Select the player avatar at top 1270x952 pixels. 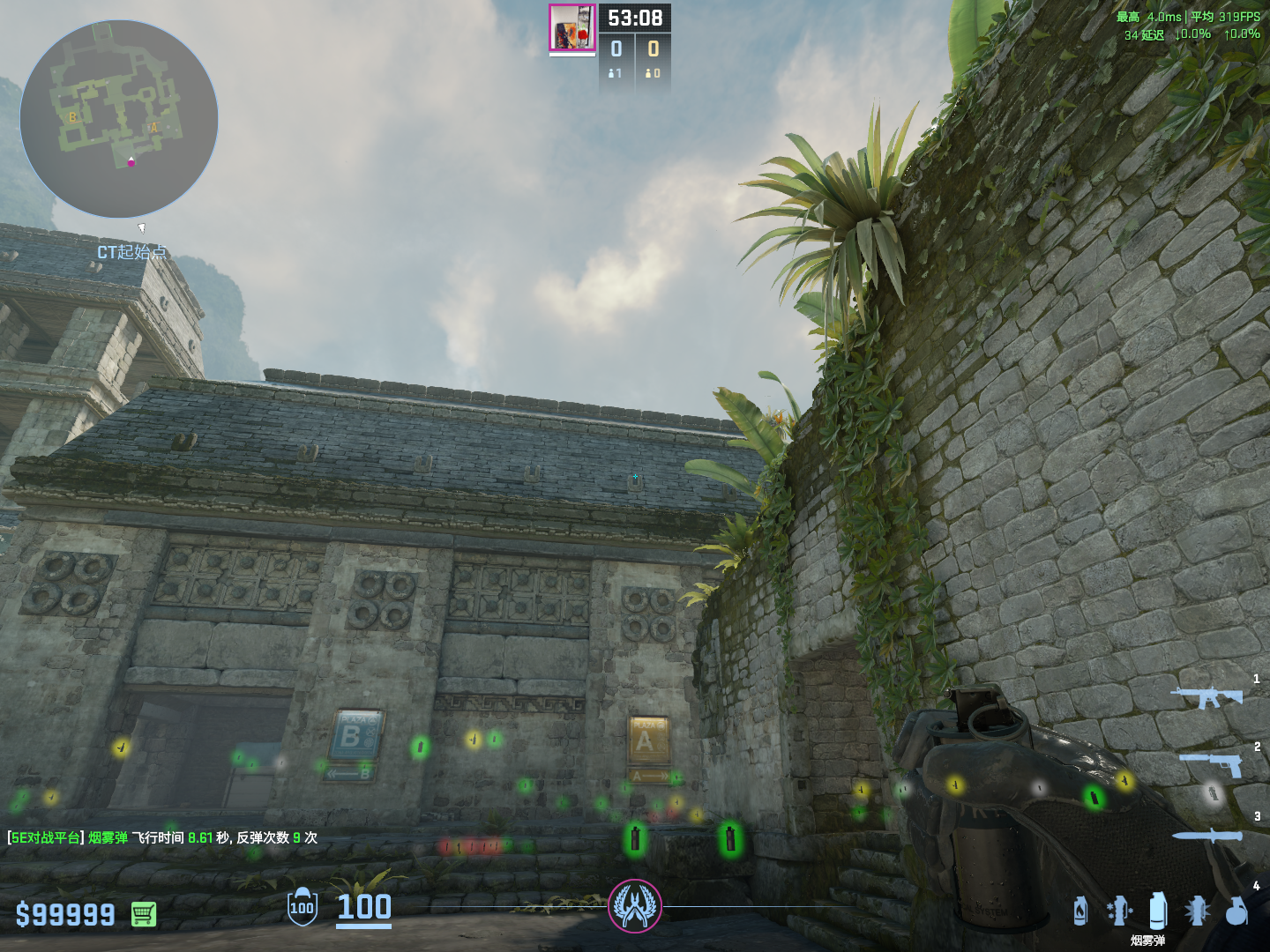point(572,28)
